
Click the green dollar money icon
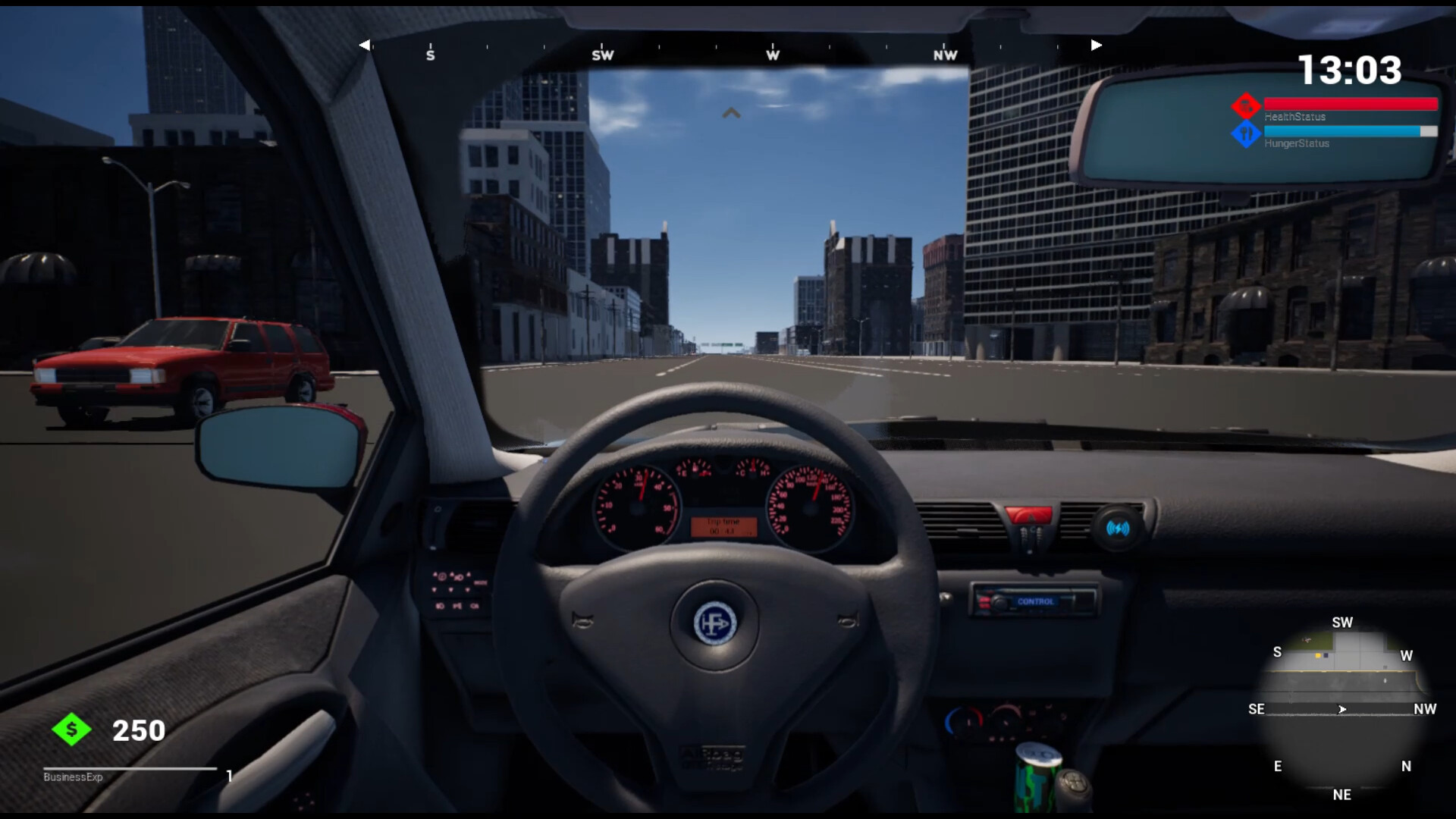[71, 730]
